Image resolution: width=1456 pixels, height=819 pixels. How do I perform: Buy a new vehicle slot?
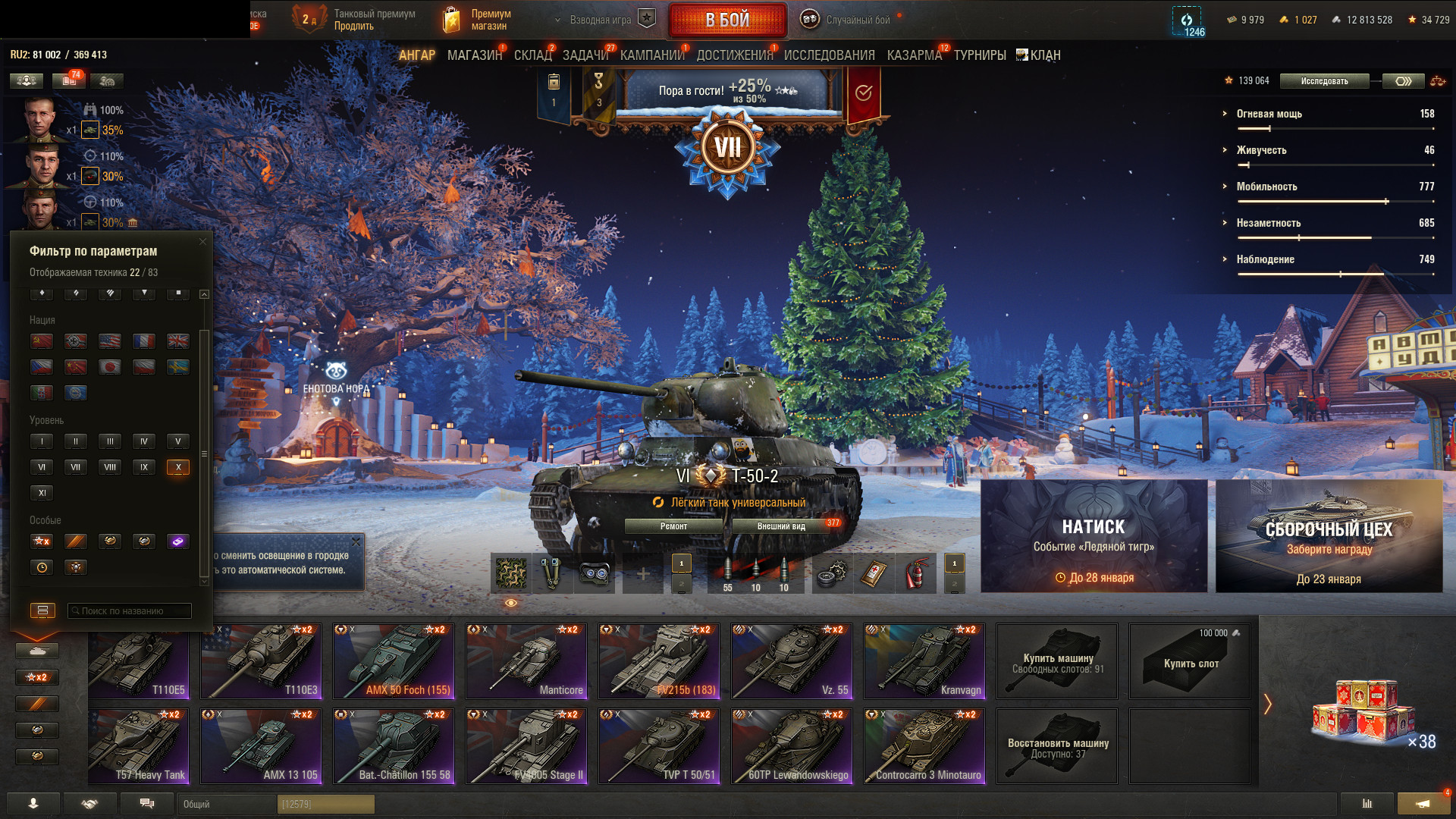(x=1190, y=661)
